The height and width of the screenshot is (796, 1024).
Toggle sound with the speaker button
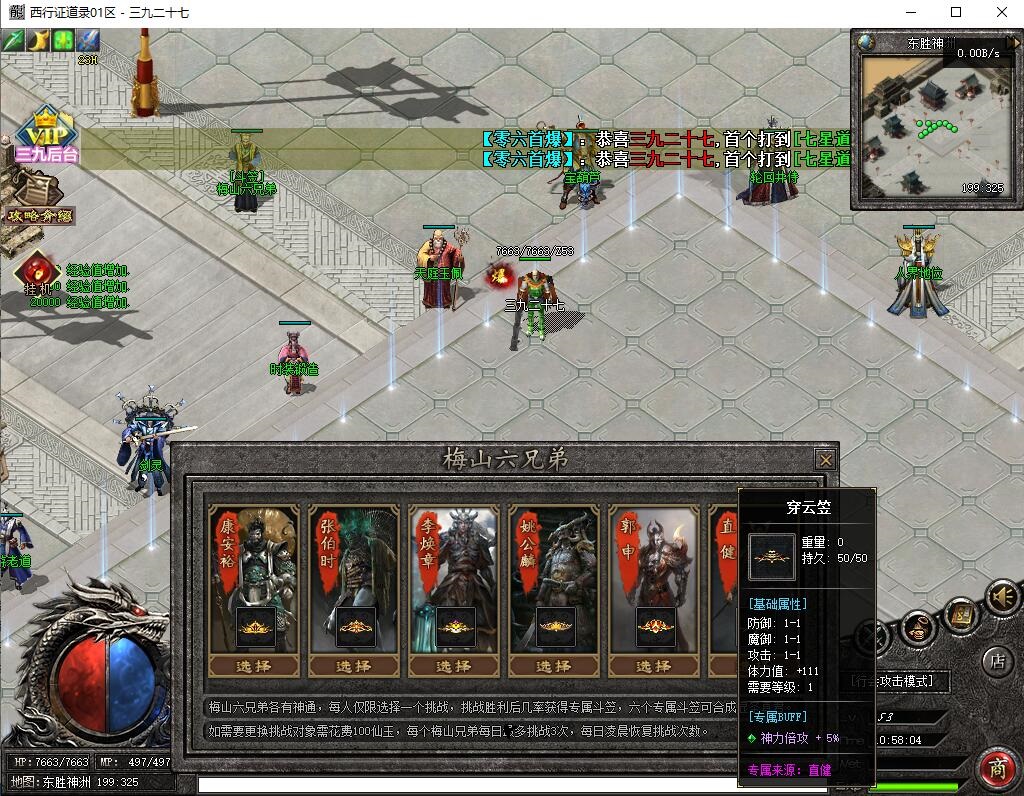click(x=1001, y=597)
